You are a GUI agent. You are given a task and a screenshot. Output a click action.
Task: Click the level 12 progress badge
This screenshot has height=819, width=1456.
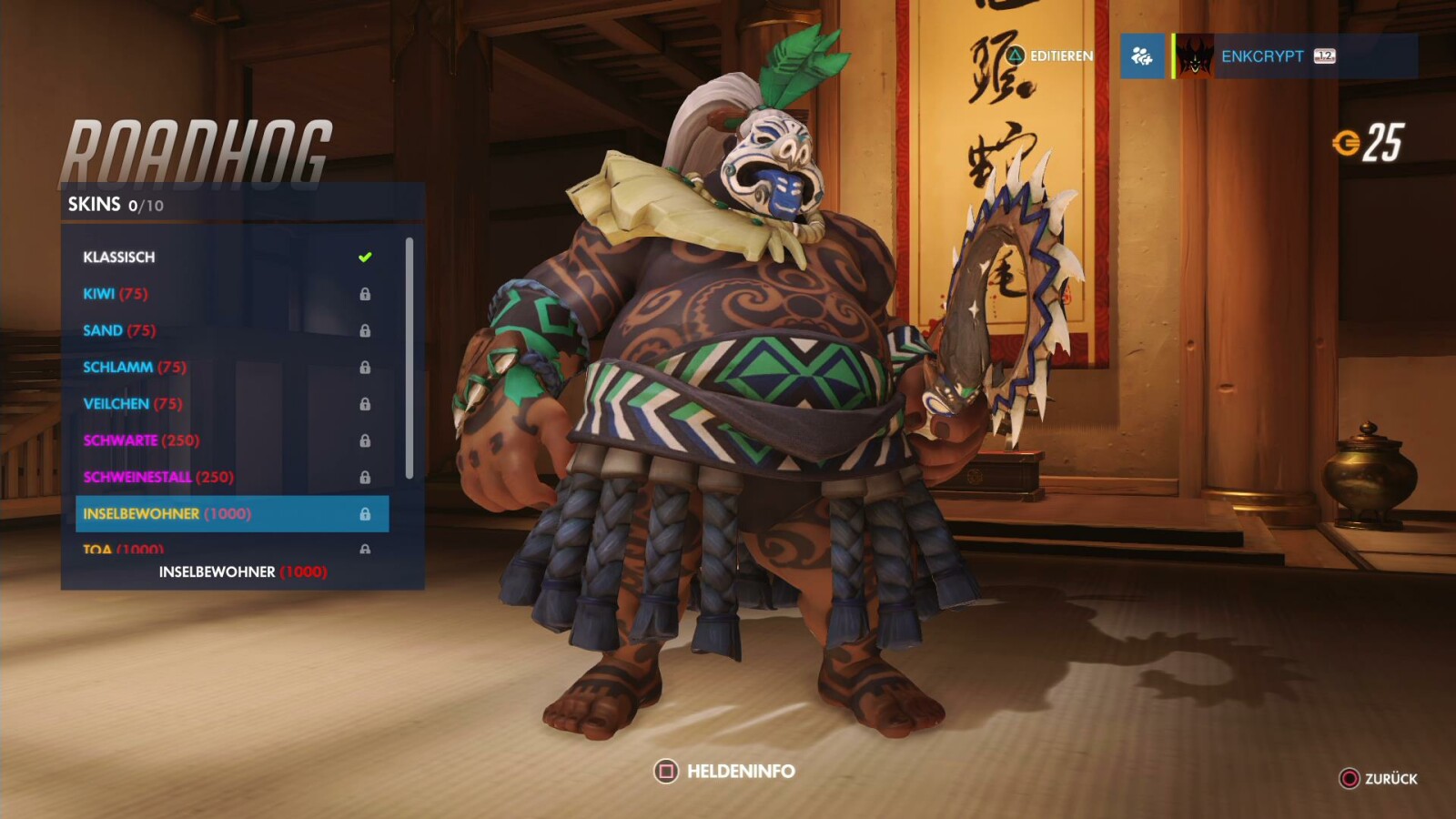click(x=1321, y=56)
